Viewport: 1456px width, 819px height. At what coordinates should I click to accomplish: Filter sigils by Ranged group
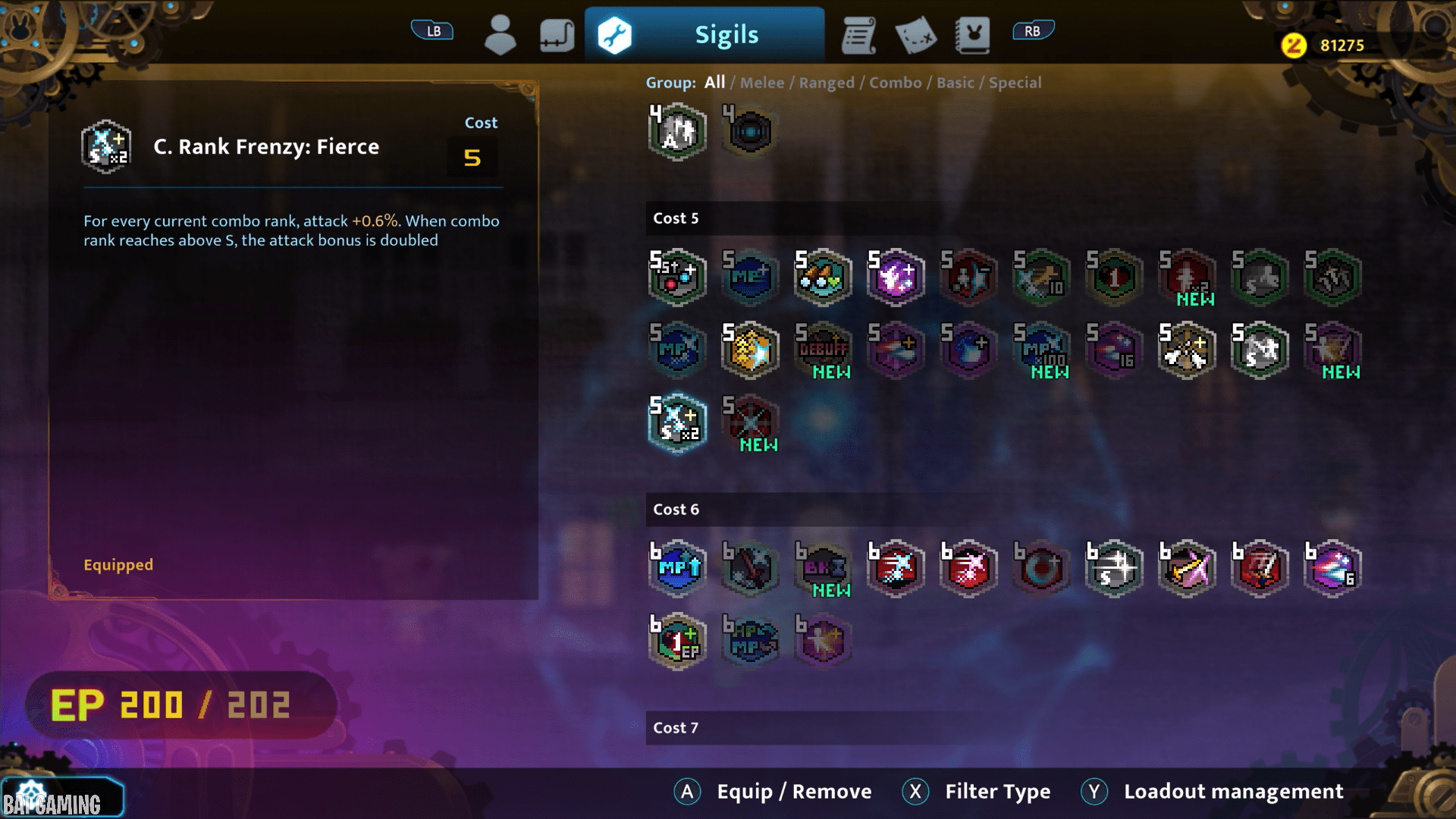[x=827, y=83]
